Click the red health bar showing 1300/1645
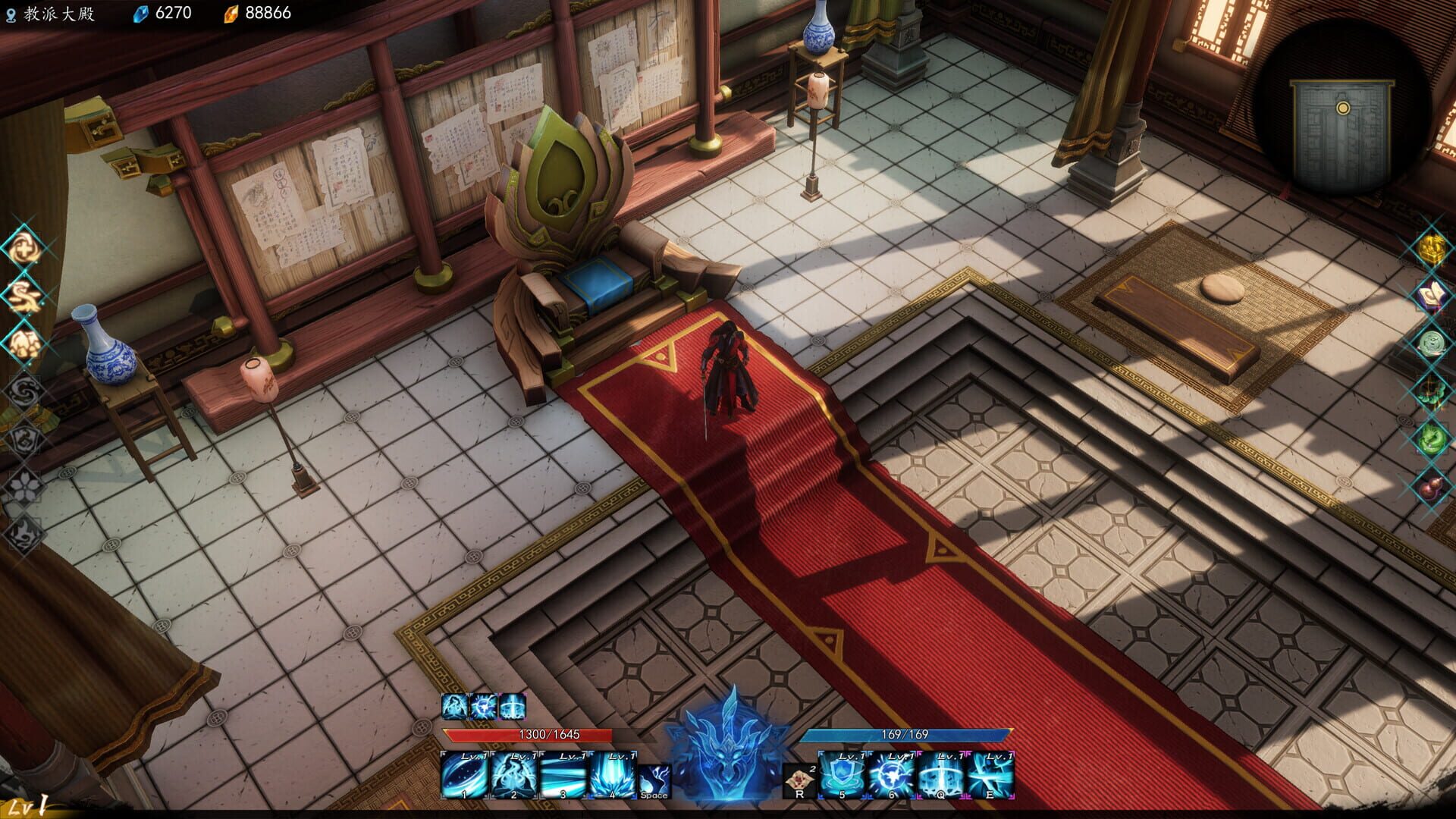This screenshot has height=819, width=1456. 551,733
